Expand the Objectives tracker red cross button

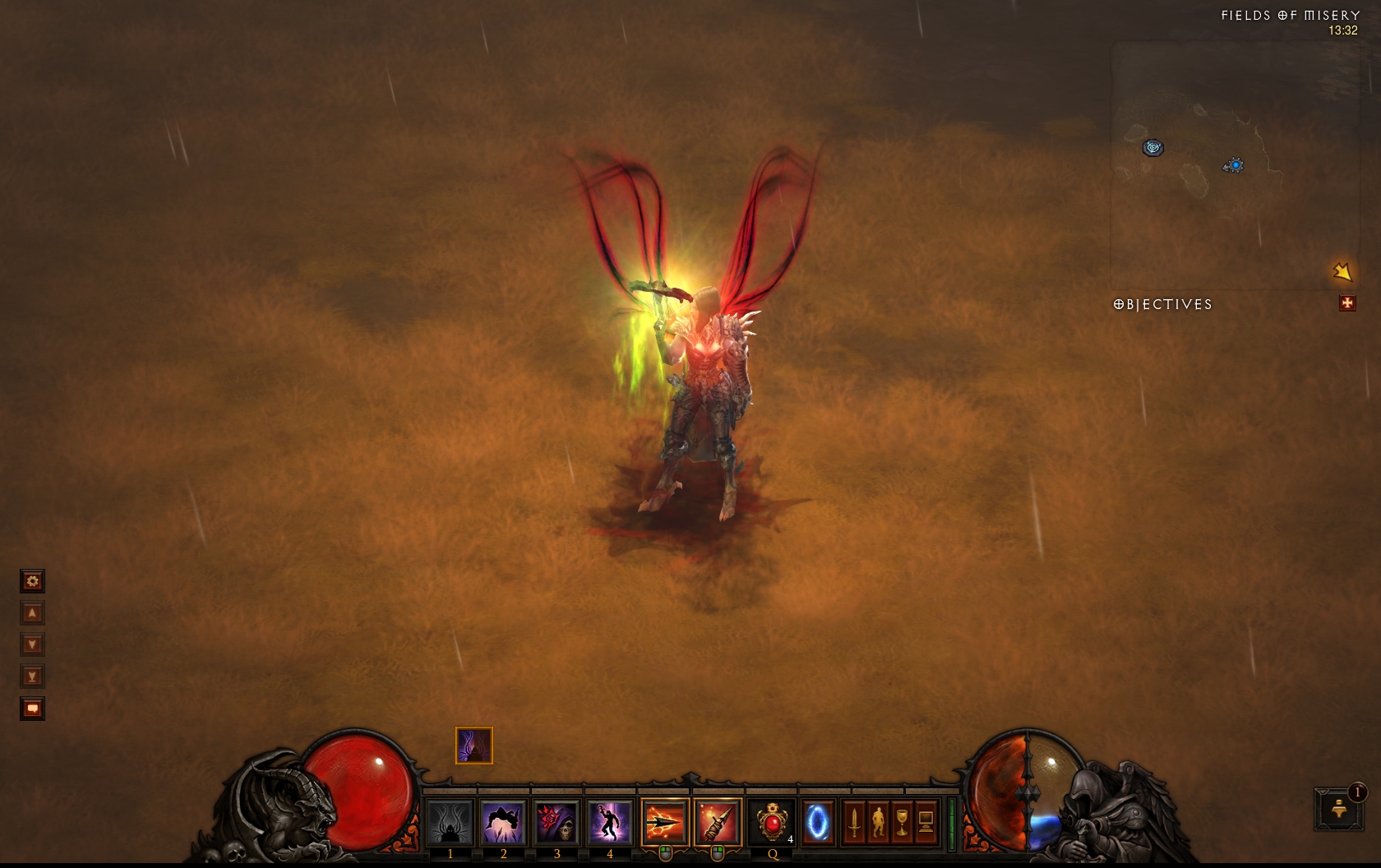pos(1346,304)
